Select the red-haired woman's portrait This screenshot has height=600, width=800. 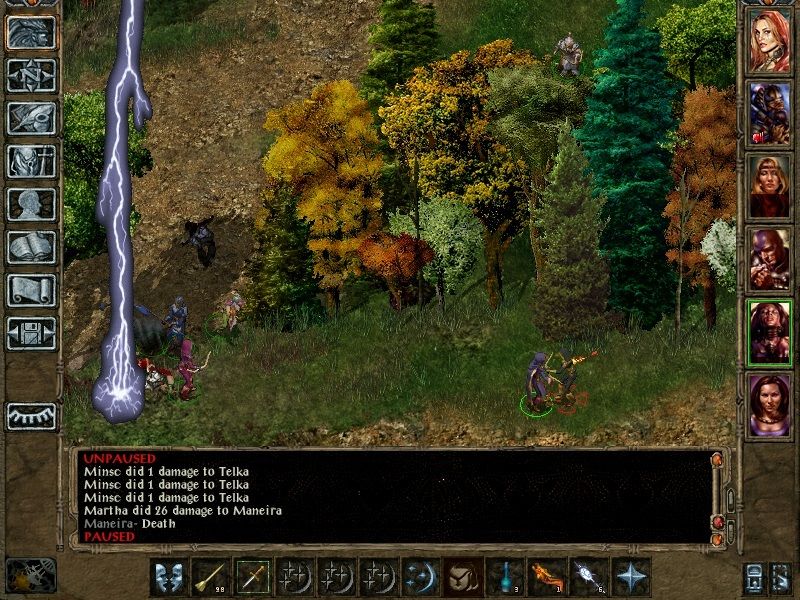pos(770,41)
